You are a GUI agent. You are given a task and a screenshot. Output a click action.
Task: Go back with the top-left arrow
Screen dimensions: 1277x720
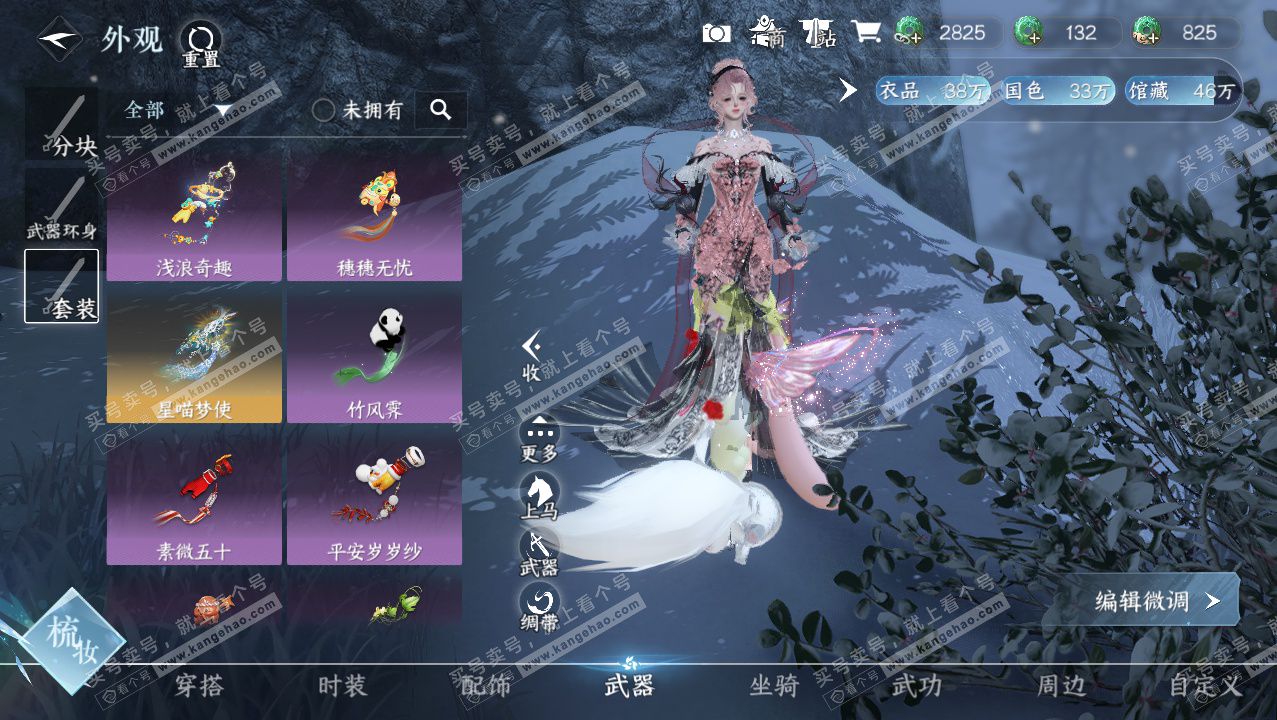[59, 40]
